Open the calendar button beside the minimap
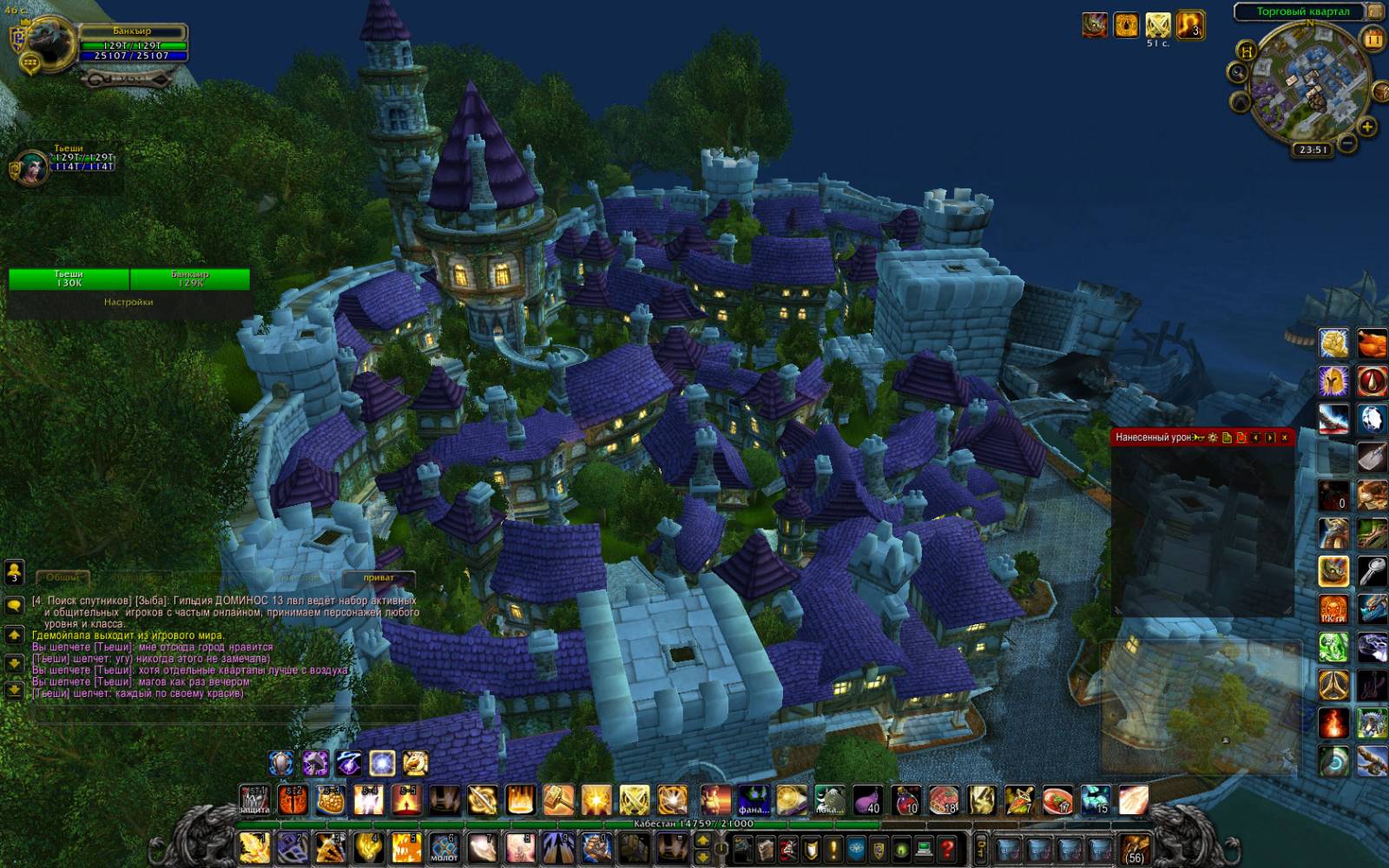The width and height of the screenshot is (1389, 868). click(x=1373, y=39)
